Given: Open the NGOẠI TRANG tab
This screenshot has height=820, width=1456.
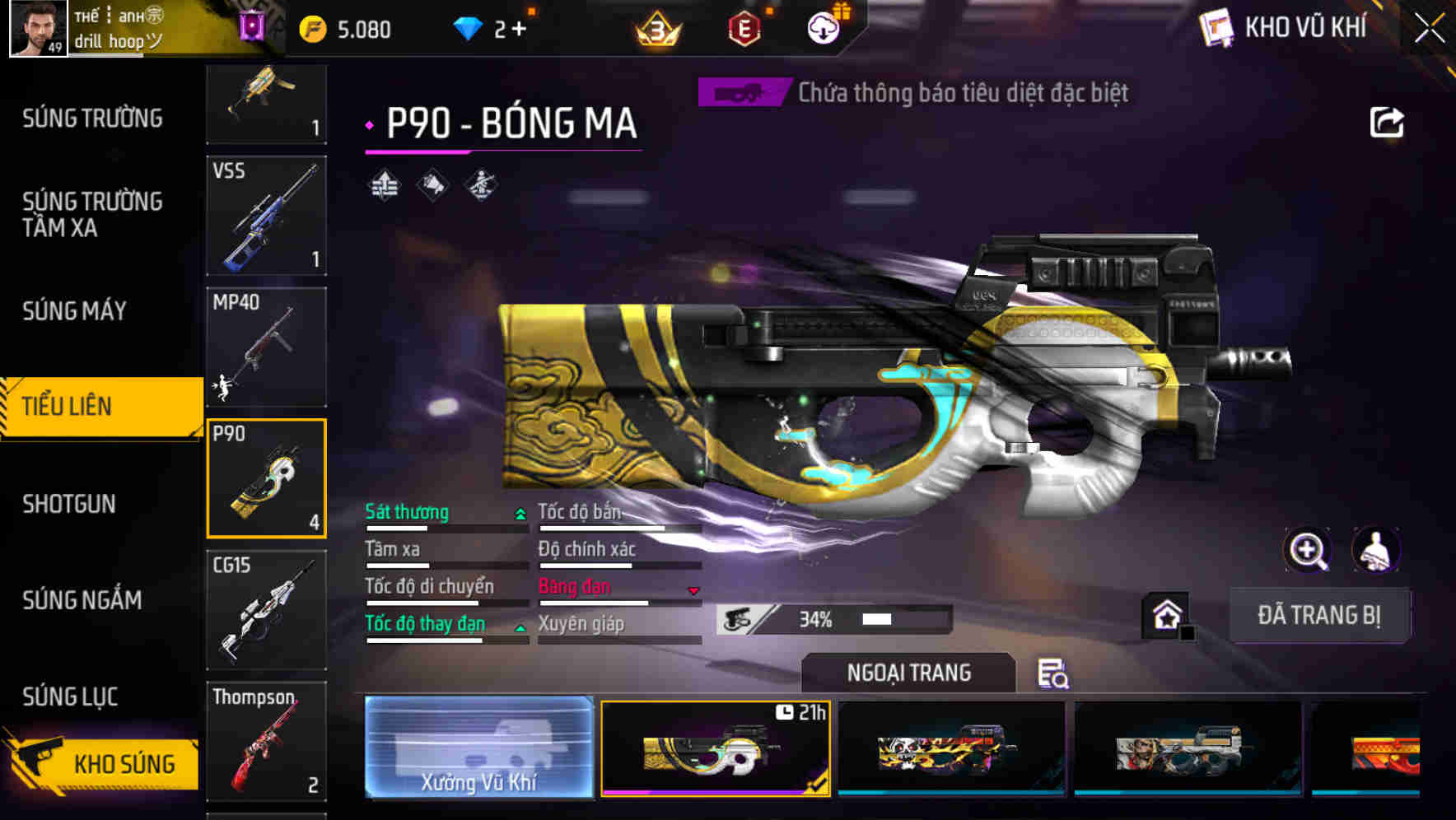Looking at the screenshot, I should pos(908,672).
